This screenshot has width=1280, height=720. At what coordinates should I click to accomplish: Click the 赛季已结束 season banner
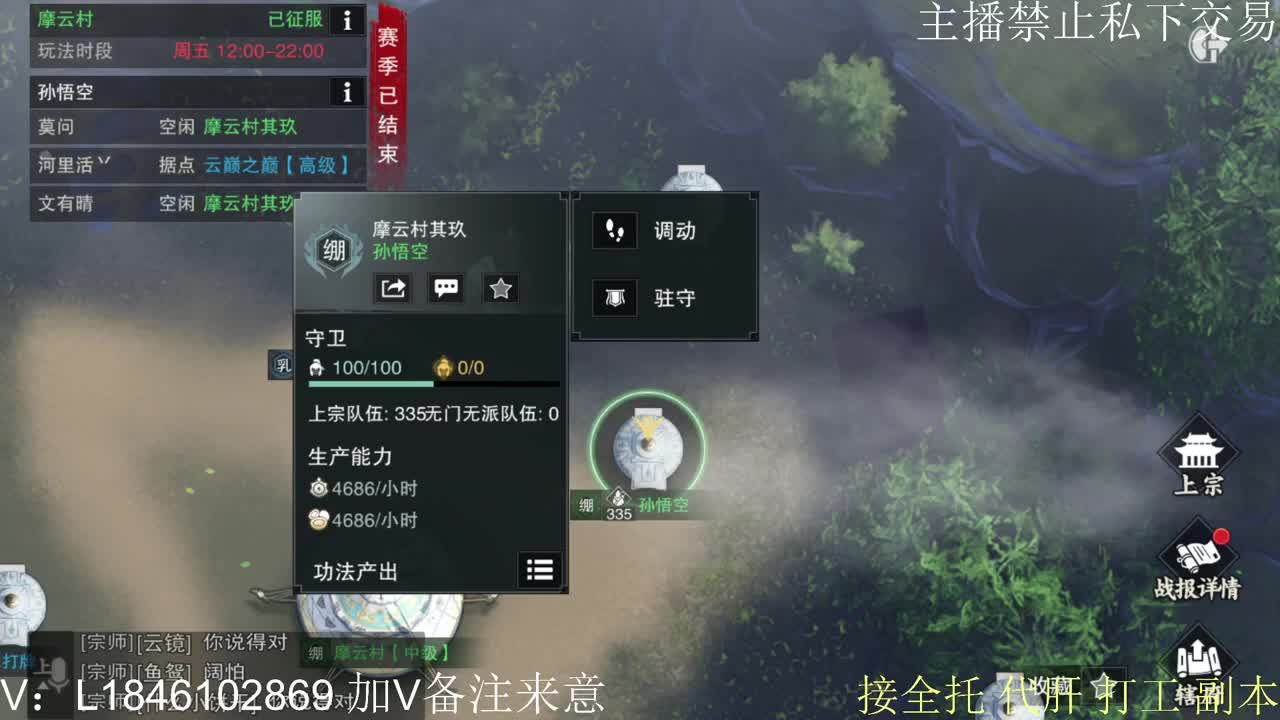click(x=388, y=92)
